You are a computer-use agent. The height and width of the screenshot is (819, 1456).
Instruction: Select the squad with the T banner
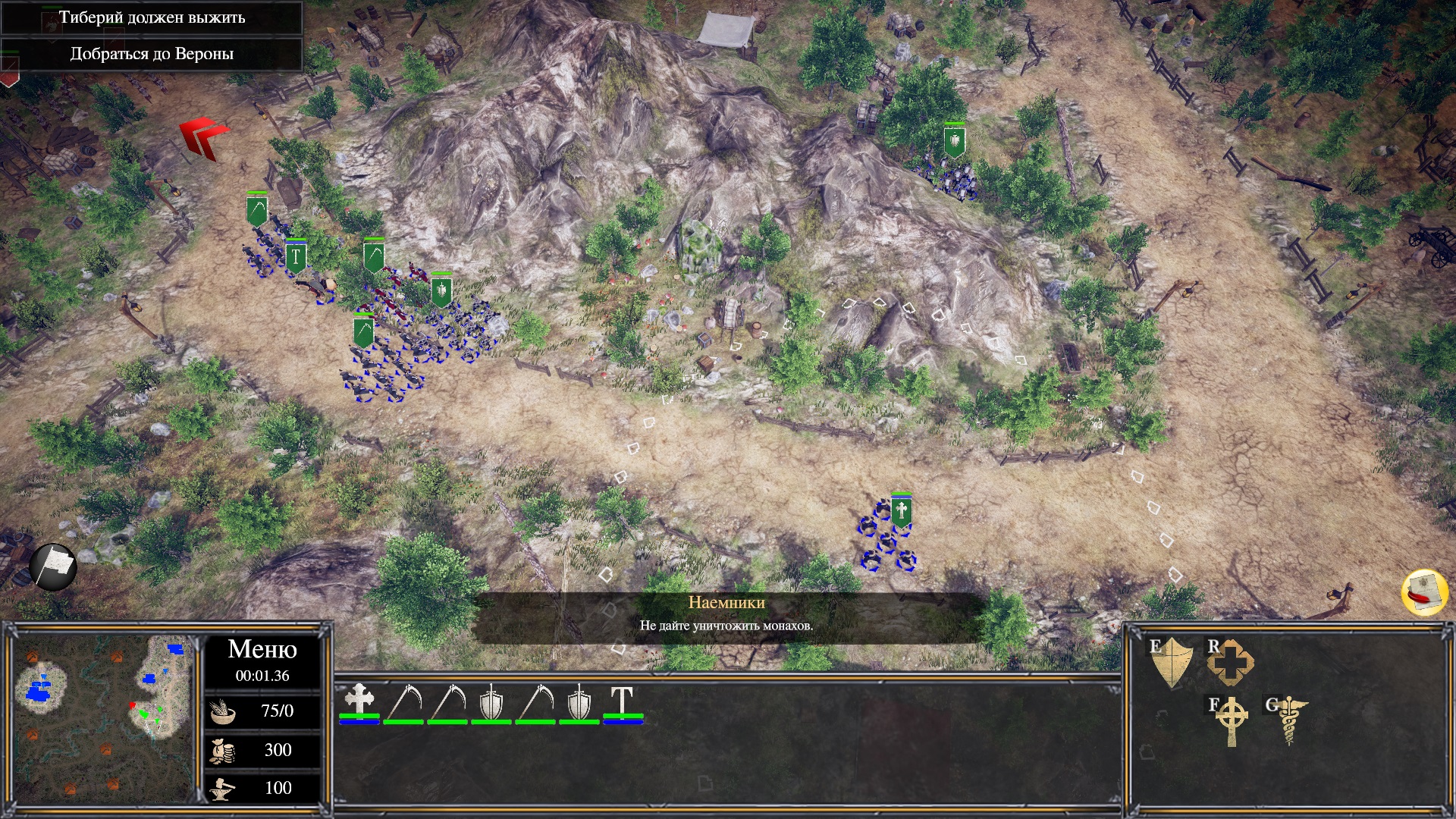click(296, 258)
